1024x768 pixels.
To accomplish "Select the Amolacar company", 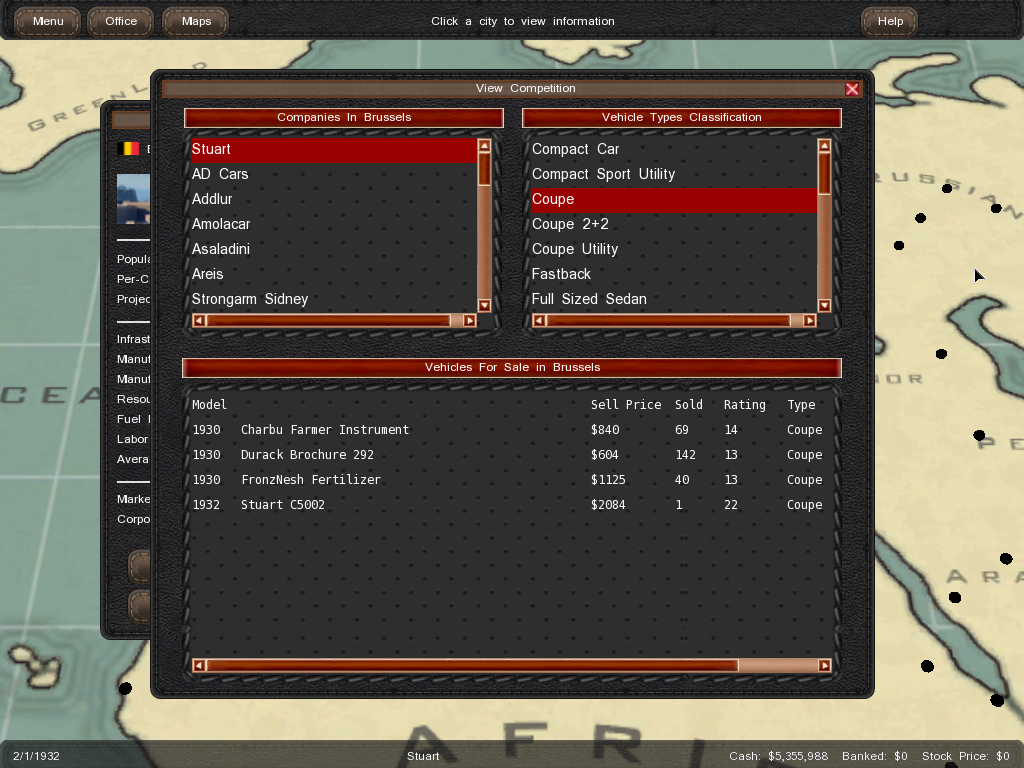I will point(221,224).
